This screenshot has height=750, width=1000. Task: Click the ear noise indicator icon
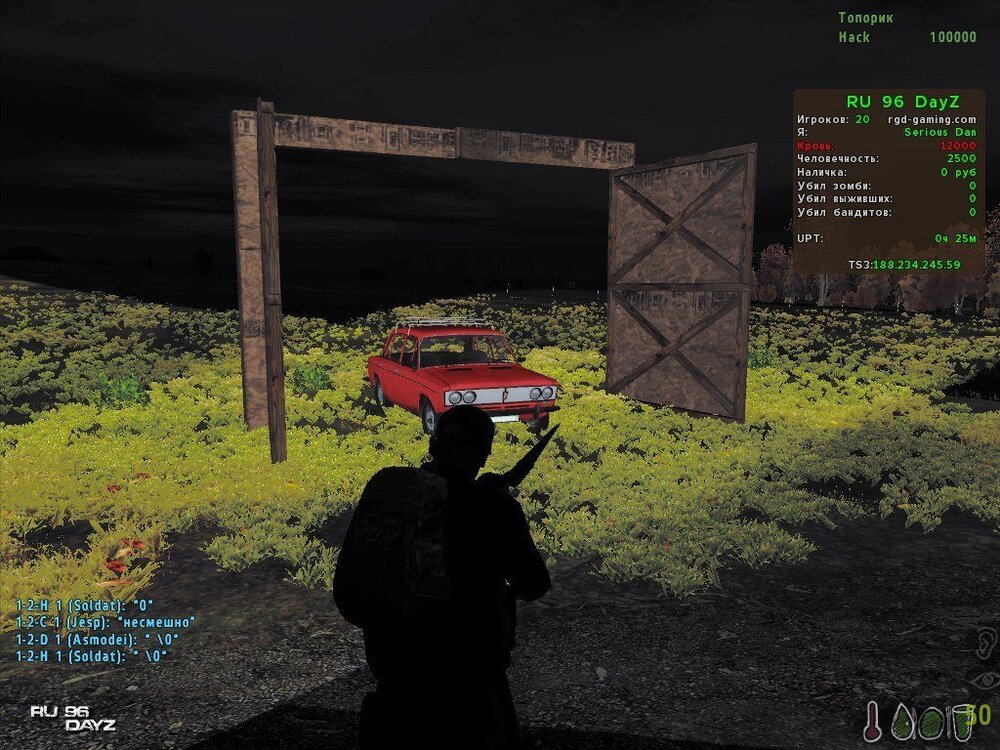pyautogui.click(x=984, y=640)
